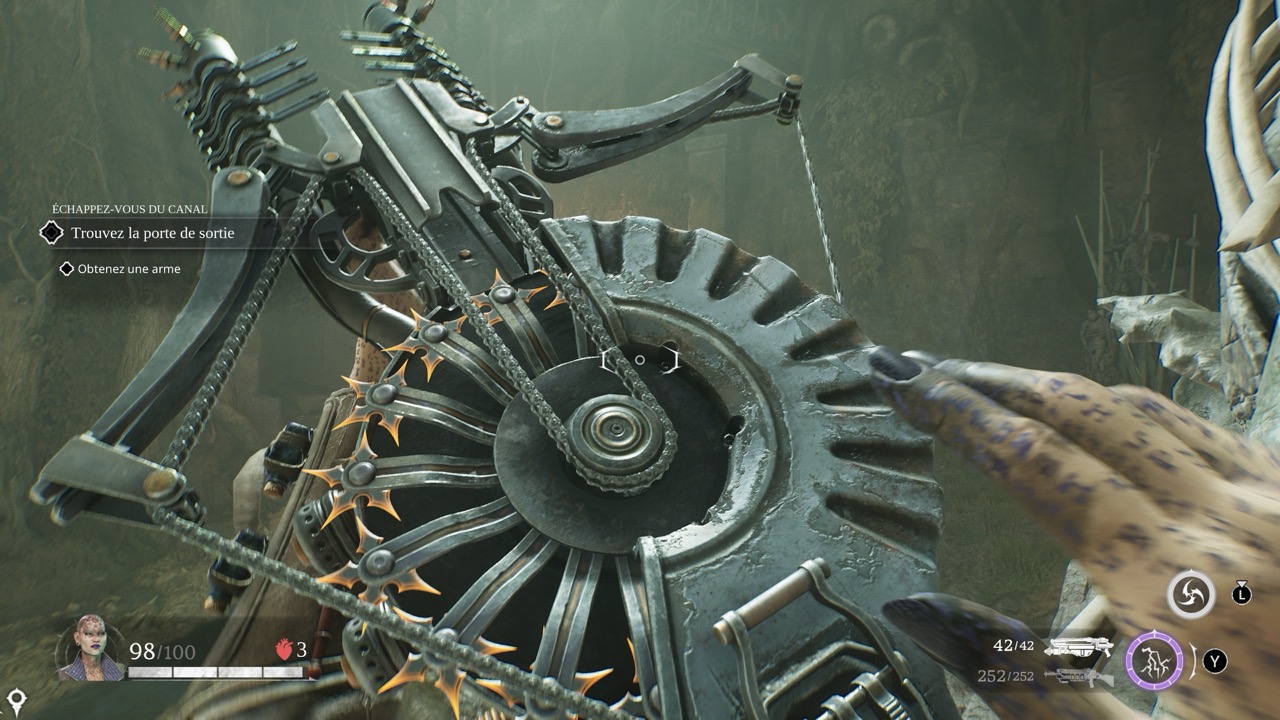This screenshot has height=720, width=1280.
Task: Switch to the secondary rifle weapon icon
Action: [1078, 677]
